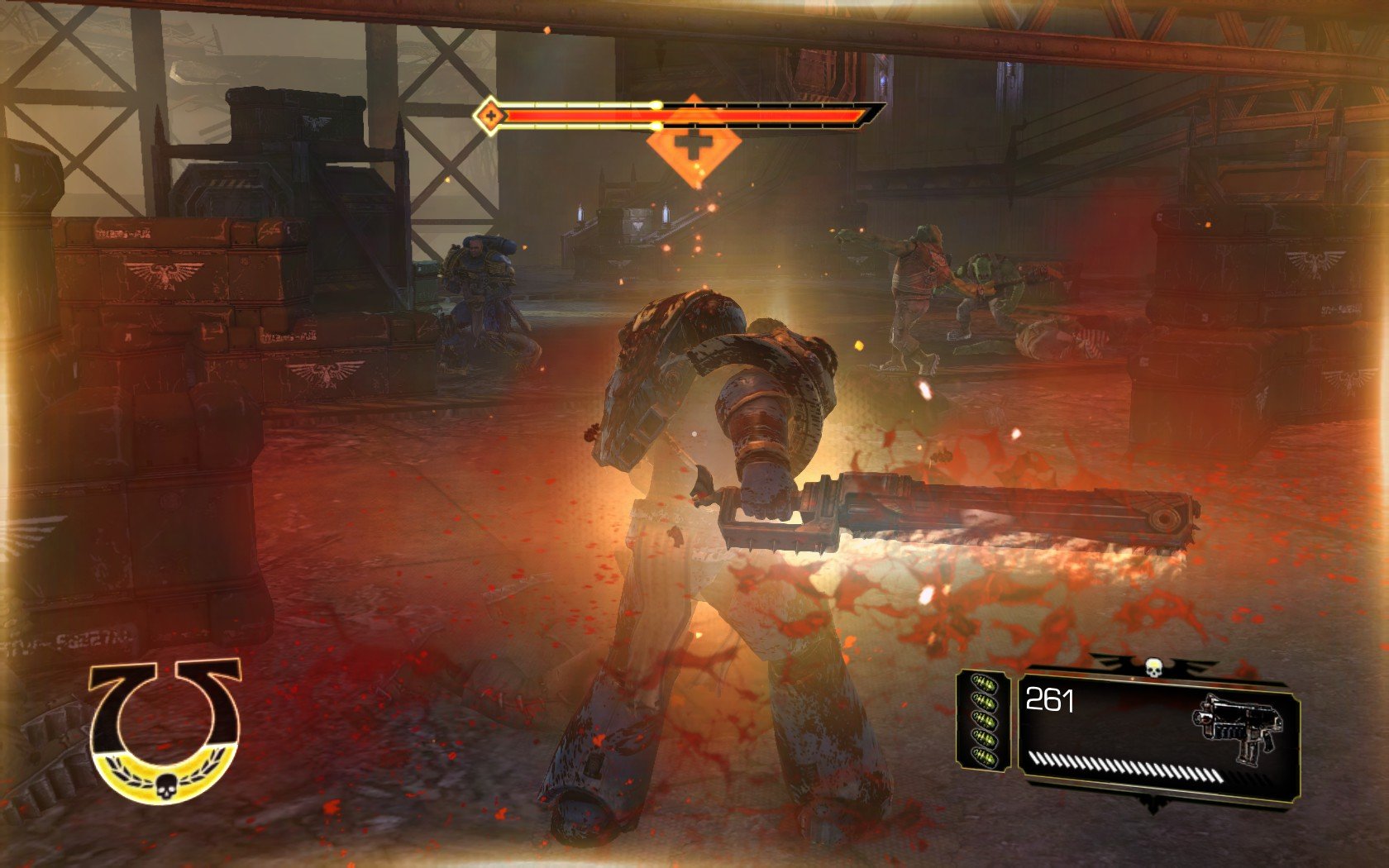
Task: Click the skull icon atop the ammo panel
Action: tap(1153, 665)
